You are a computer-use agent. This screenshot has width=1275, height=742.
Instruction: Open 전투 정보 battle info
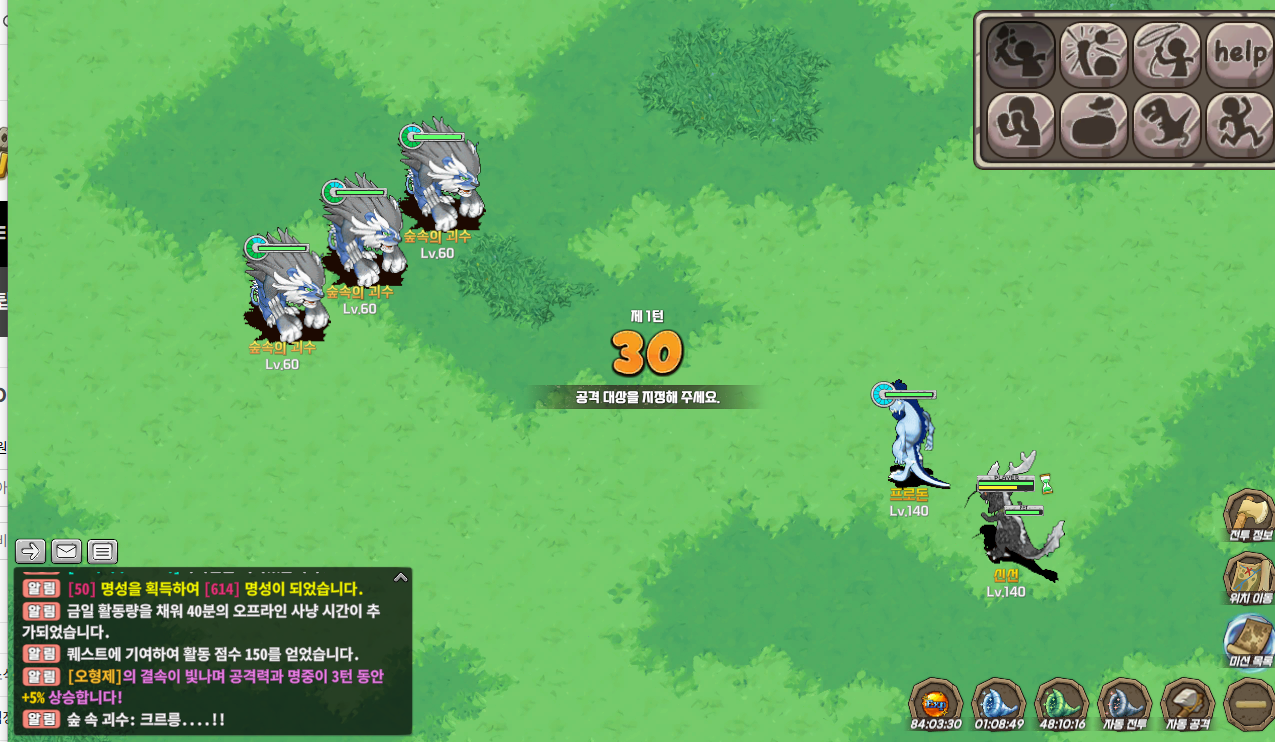(1248, 515)
